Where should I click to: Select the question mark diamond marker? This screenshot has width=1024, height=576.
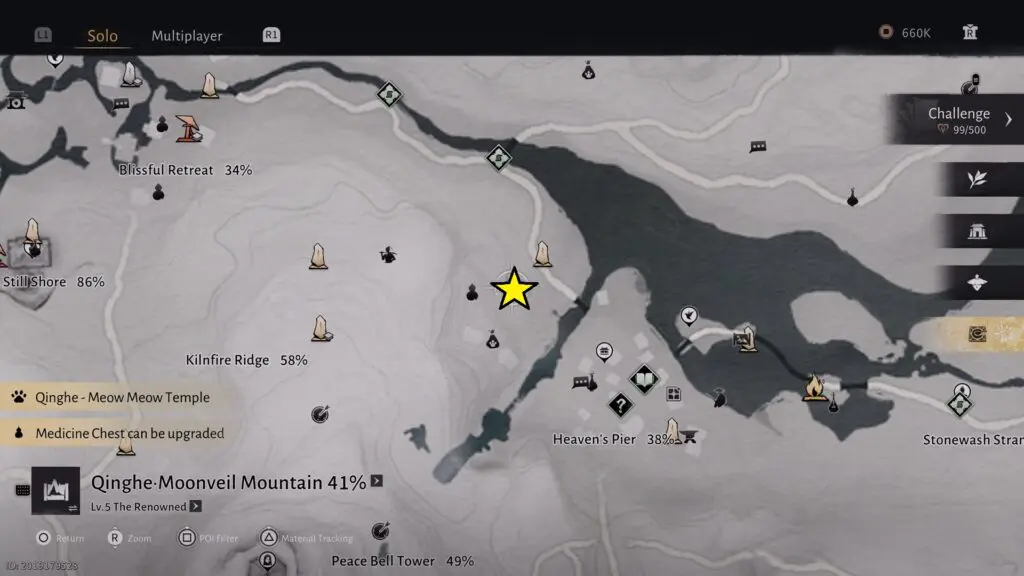point(621,405)
